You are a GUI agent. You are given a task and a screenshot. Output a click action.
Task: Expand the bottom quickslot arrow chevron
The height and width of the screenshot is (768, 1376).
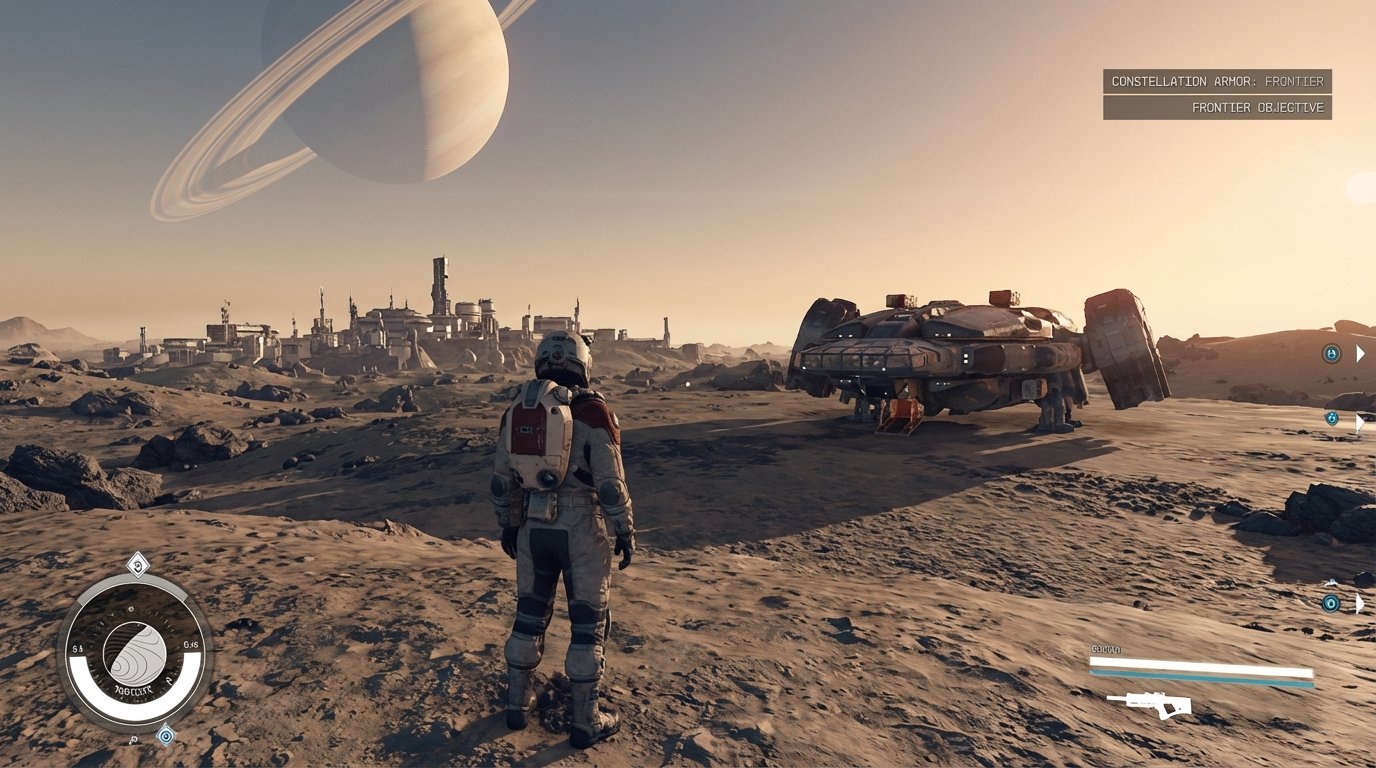pyautogui.click(x=1358, y=603)
